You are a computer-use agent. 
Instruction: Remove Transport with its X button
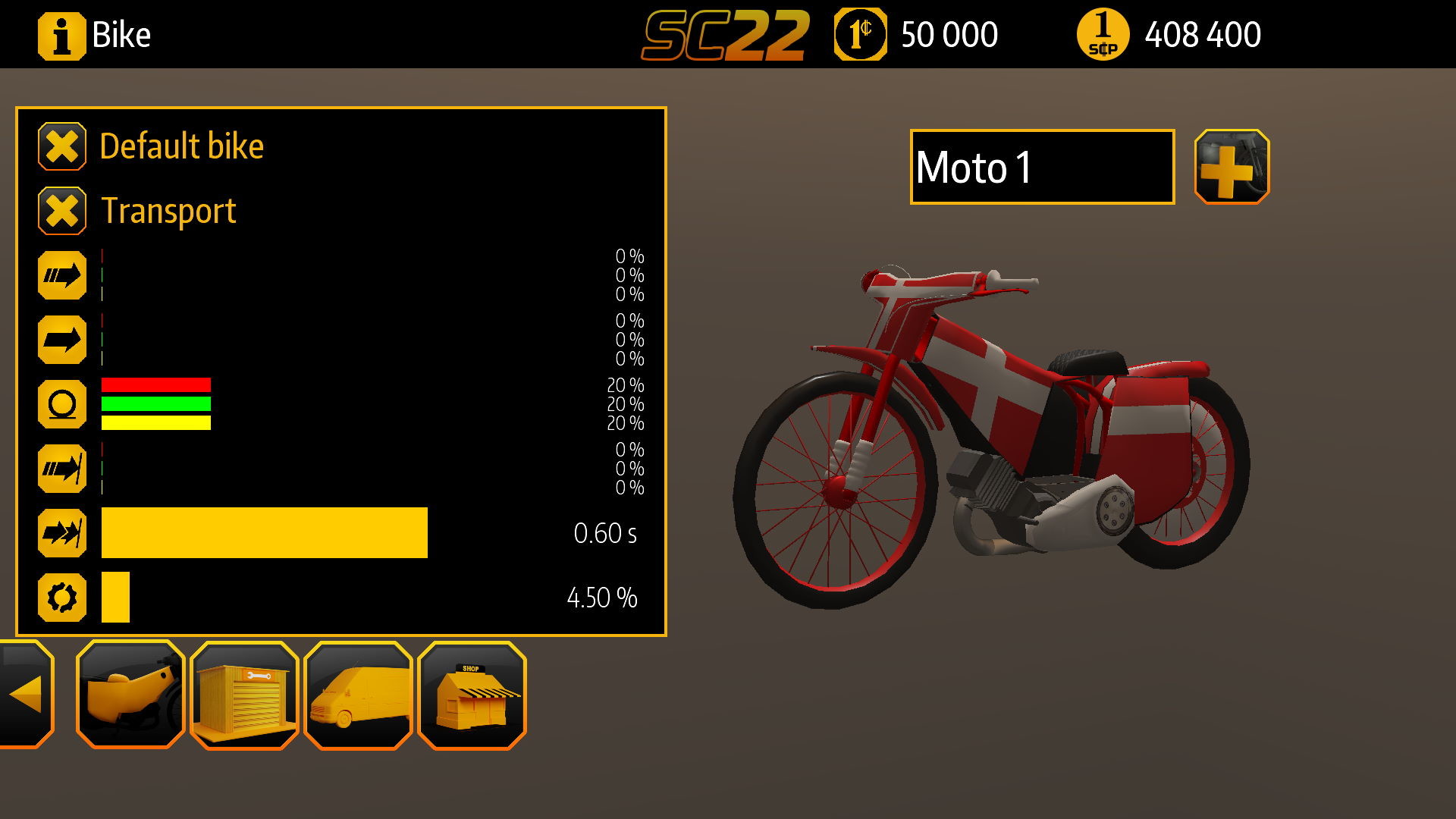[x=64, y=210]
